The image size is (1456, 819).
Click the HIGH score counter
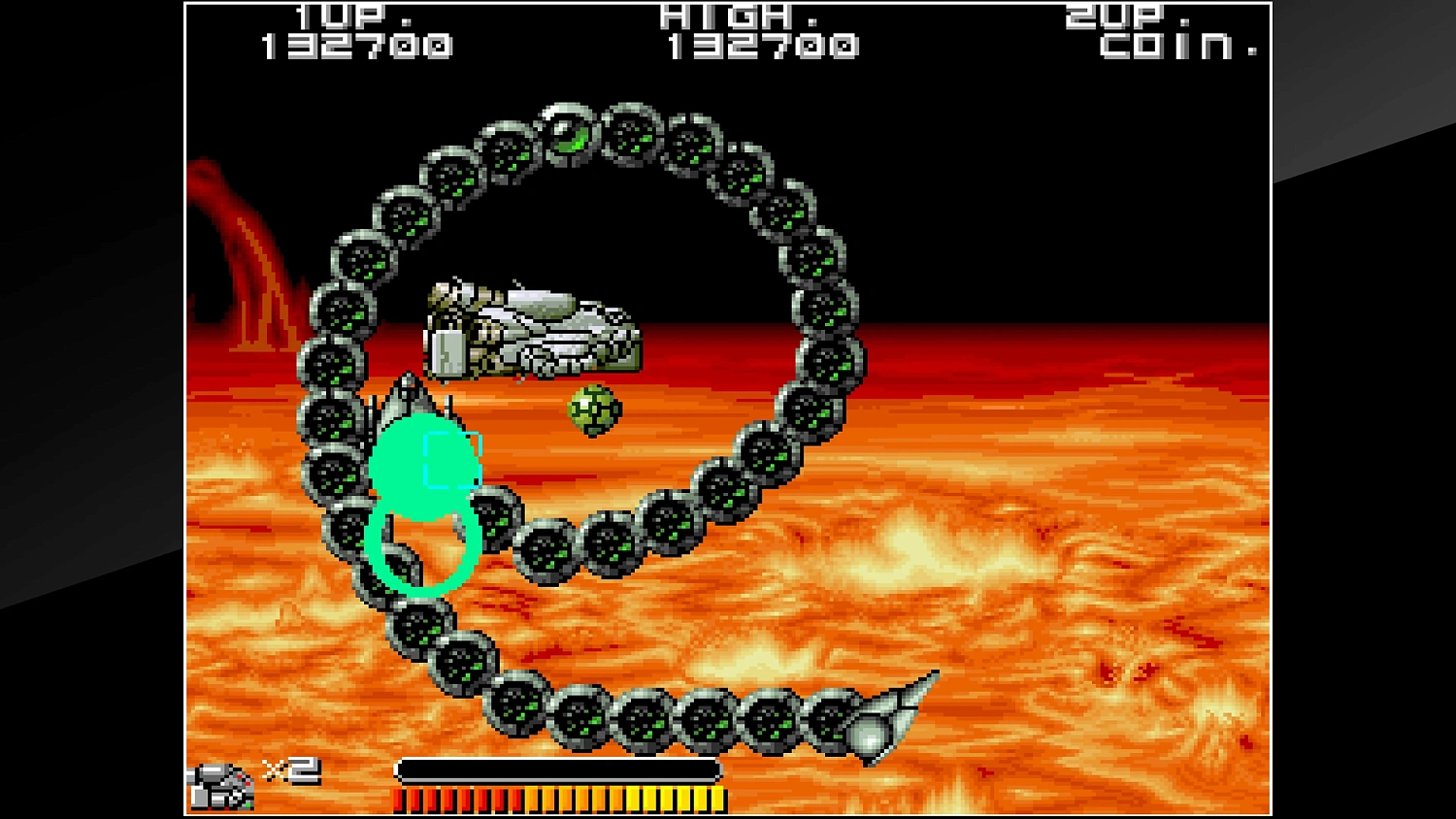click(x=765, y=43)
